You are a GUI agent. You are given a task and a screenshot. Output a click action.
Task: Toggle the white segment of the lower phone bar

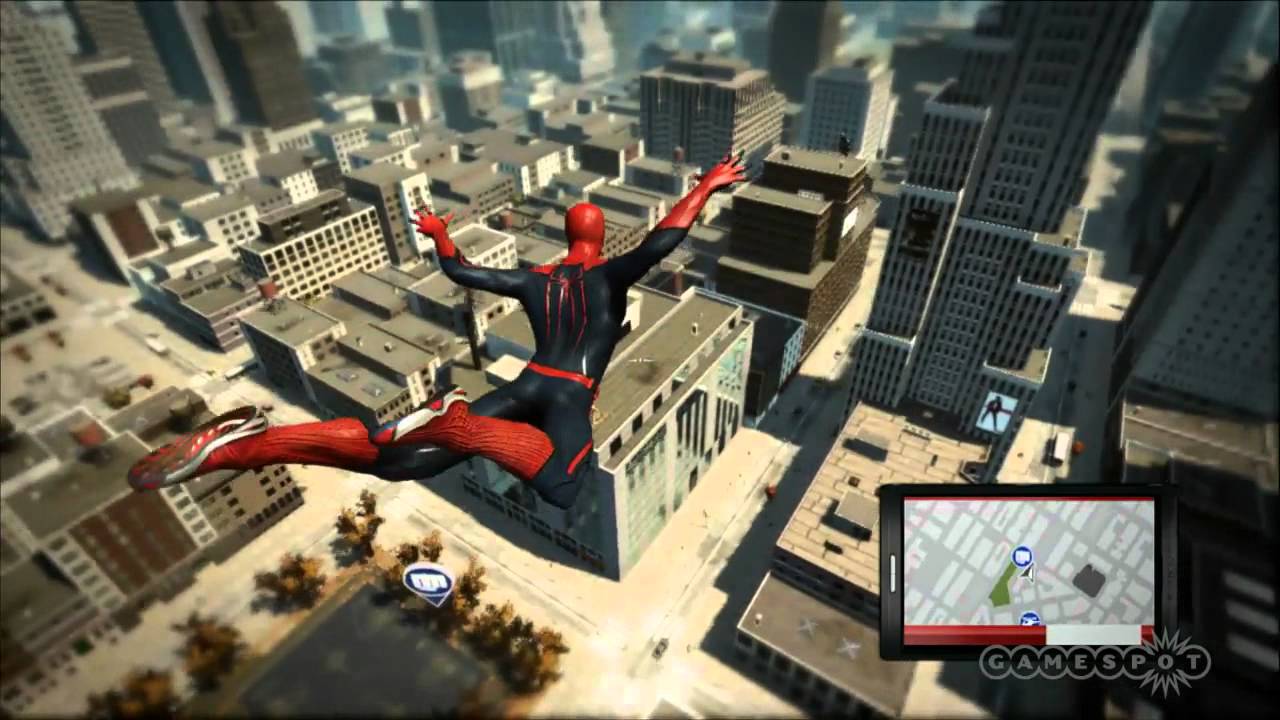click(1092, 634)
